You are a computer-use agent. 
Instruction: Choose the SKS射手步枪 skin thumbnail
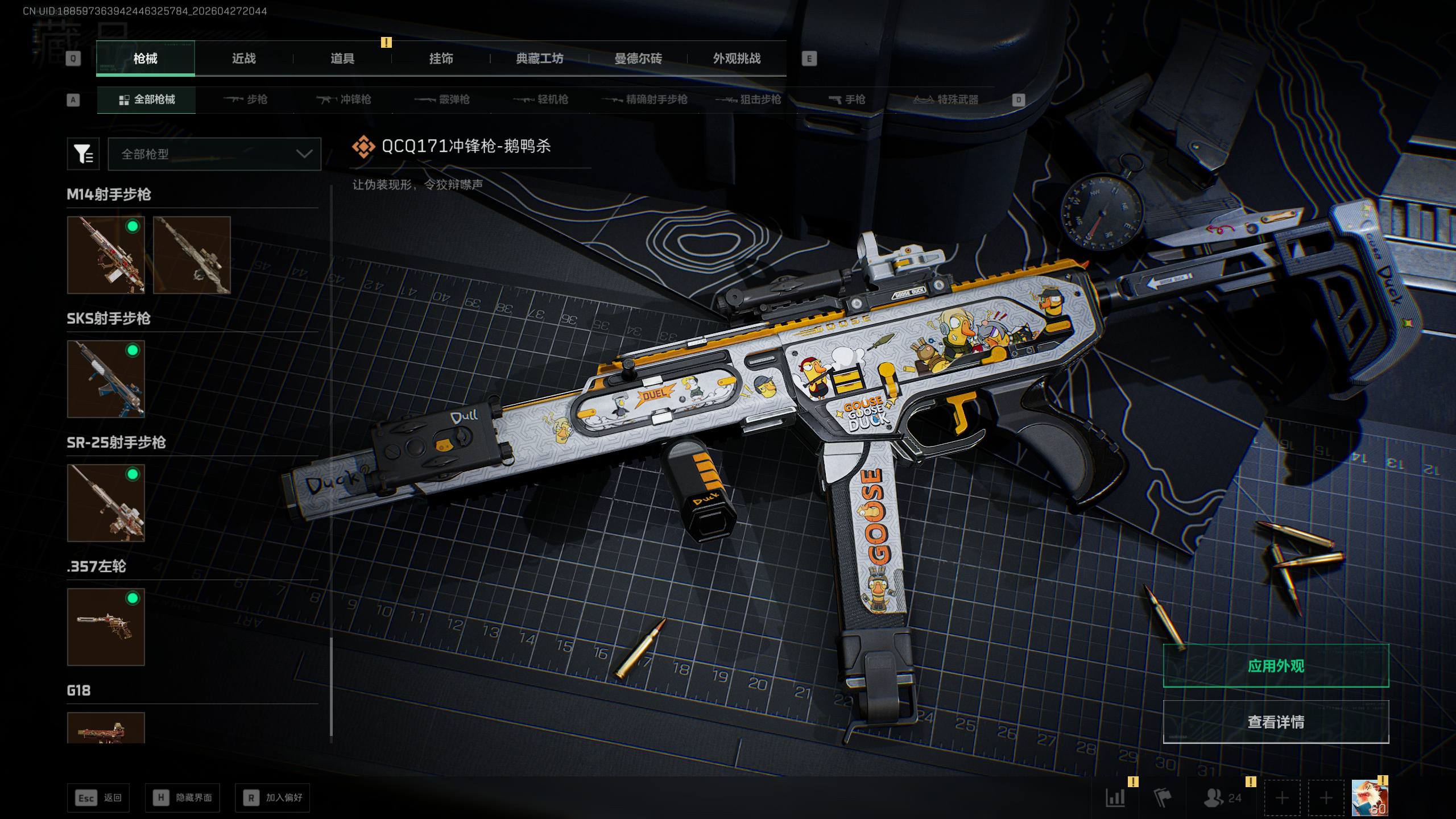[106, 379]
